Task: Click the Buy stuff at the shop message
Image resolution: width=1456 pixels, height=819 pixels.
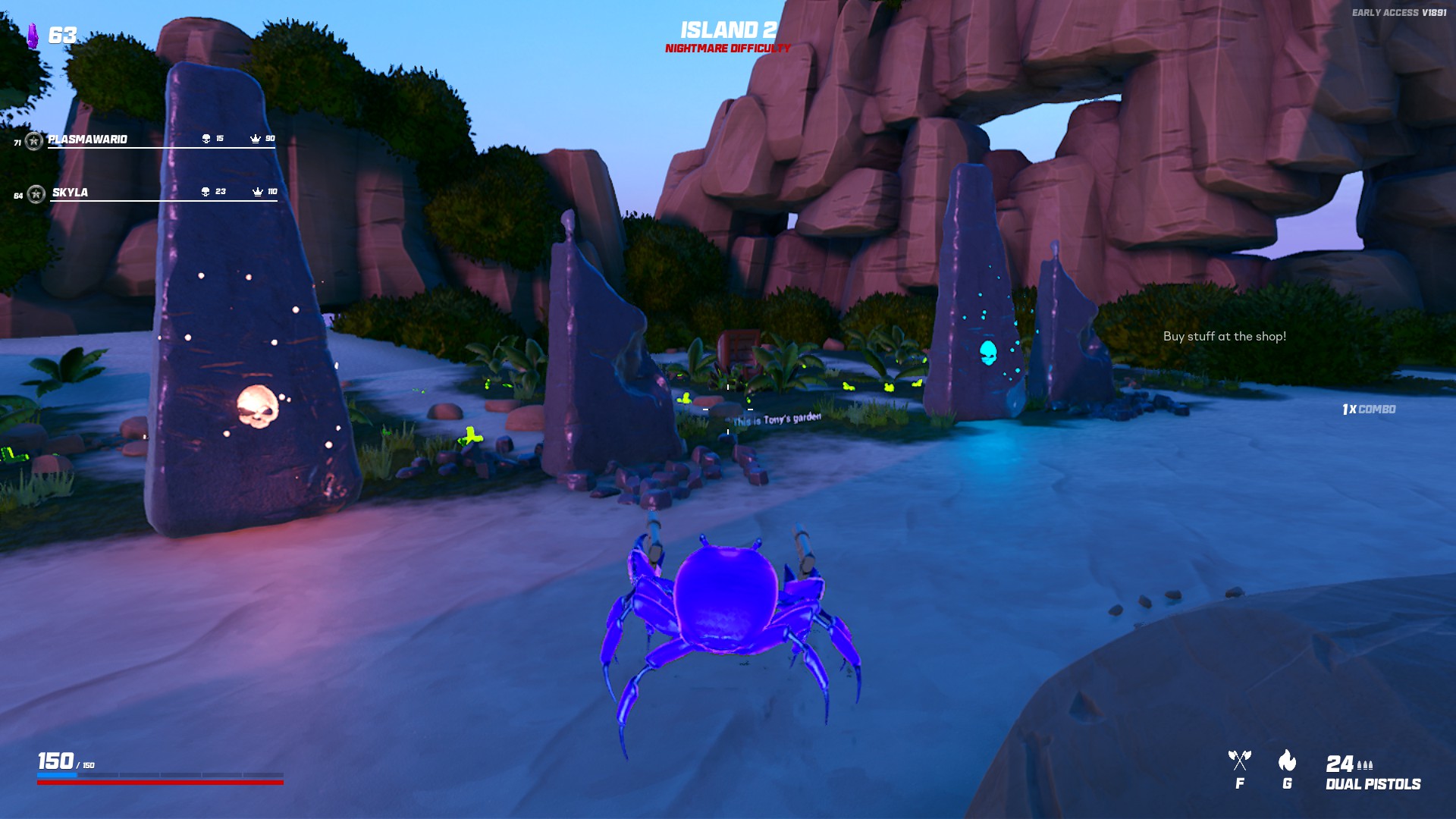Action: [x=1225, y=335]
